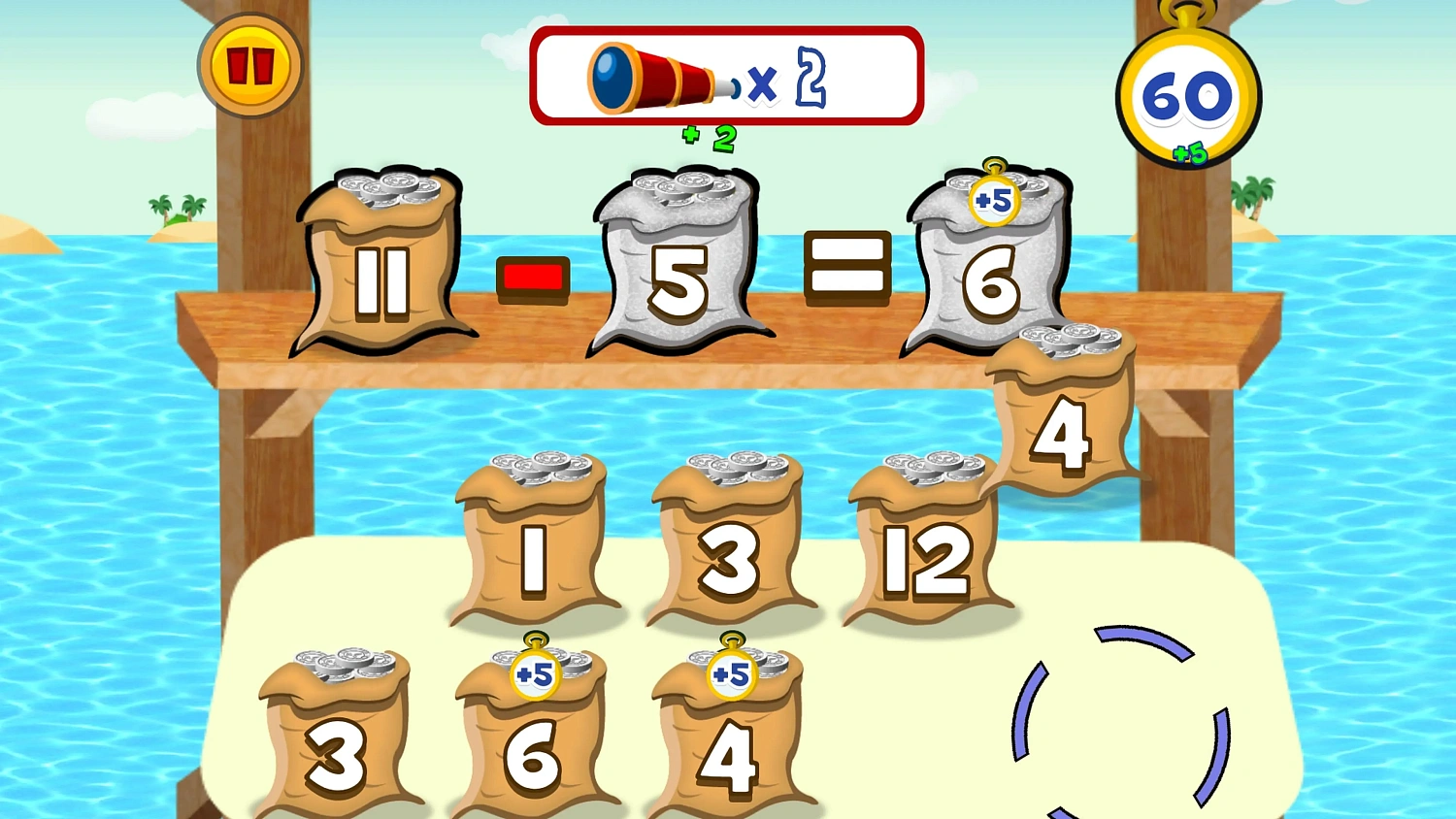Select the telescope hint showing x2
The width and height of the screenshot is (1456, 819).
tap(726, 78)
